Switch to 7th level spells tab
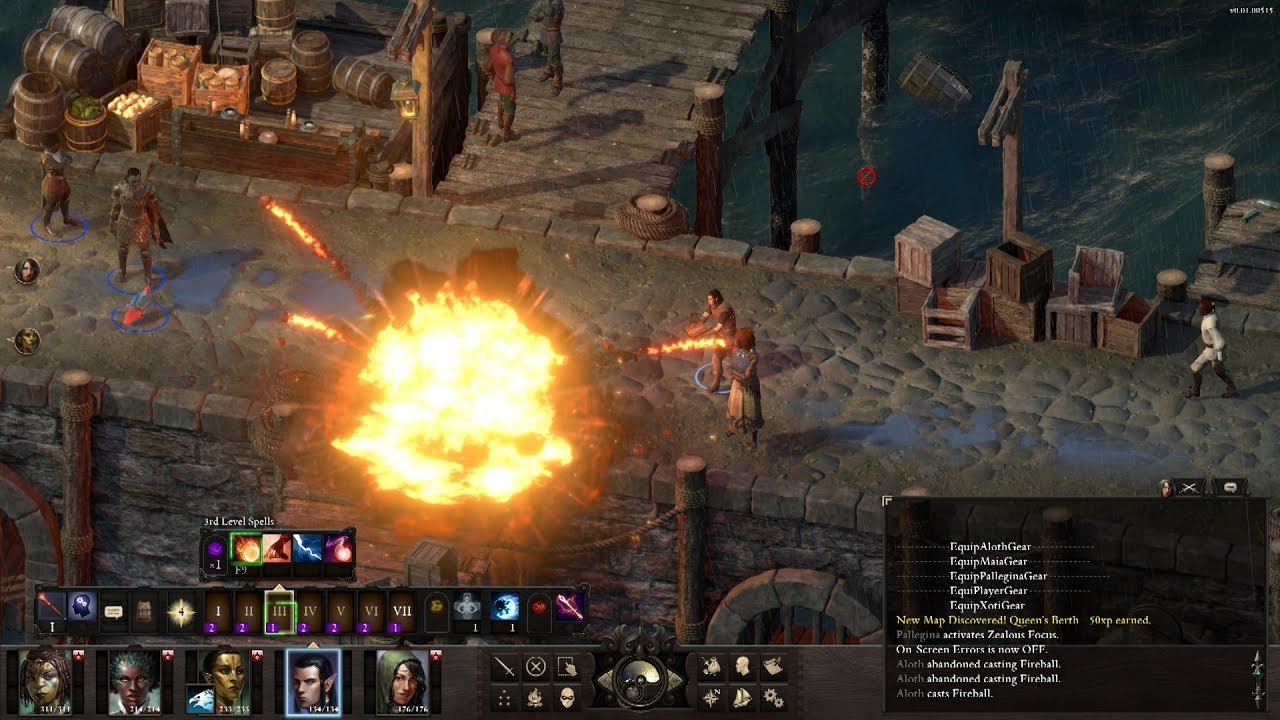This screenshot has width=1280, height=720. click(x=401, y=610)
